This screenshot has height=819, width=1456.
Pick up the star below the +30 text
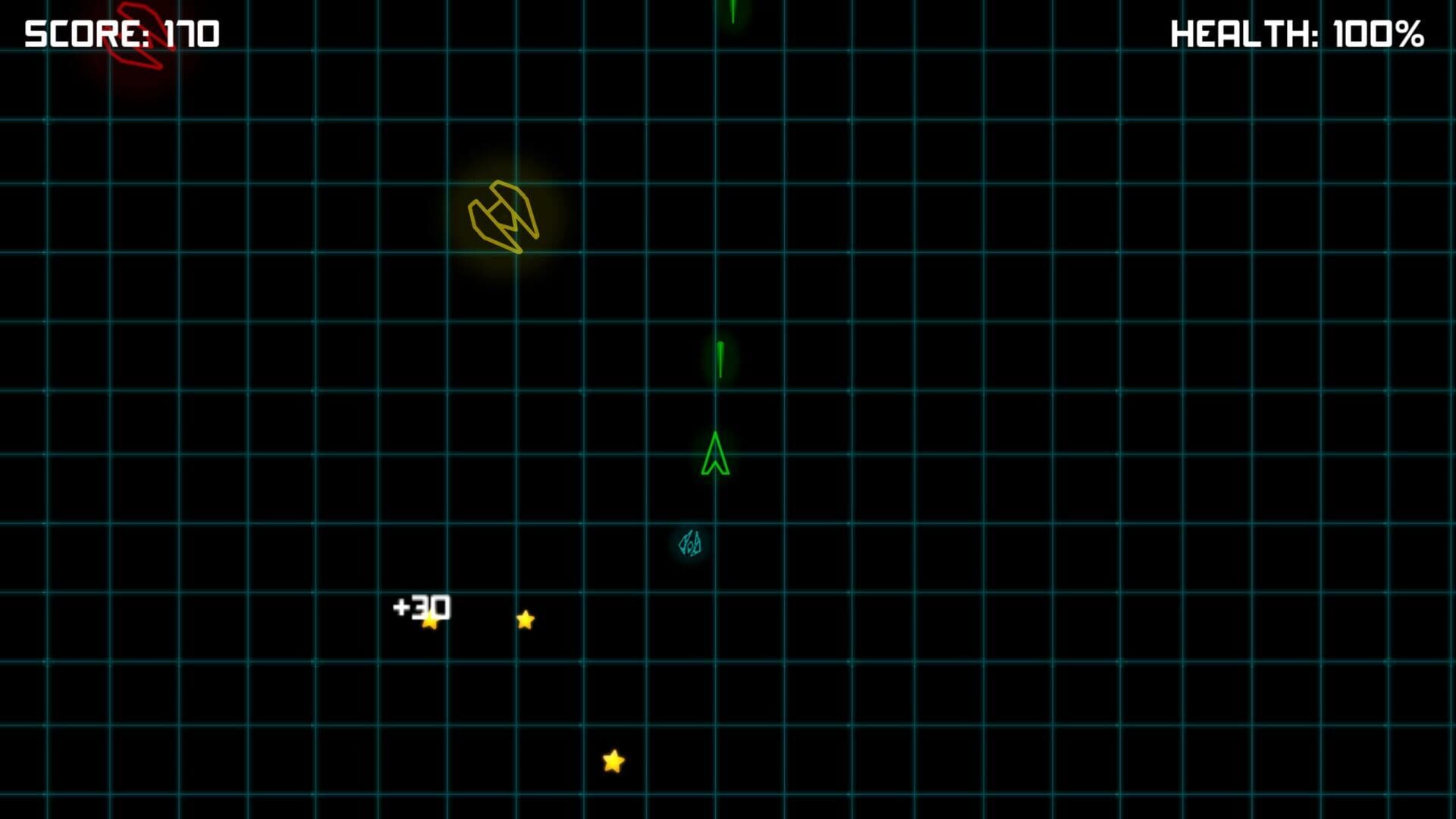(x=430, y=624)
